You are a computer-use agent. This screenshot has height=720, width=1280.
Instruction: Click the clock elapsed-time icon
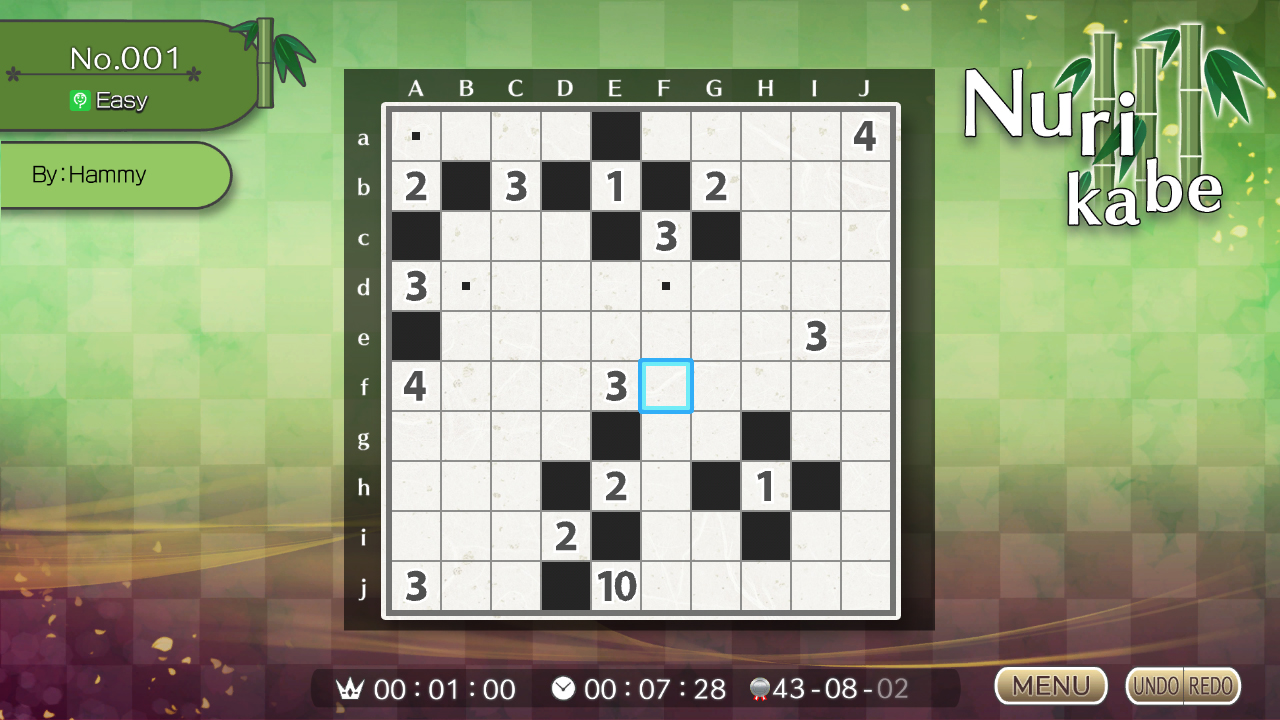pos(563,687)
